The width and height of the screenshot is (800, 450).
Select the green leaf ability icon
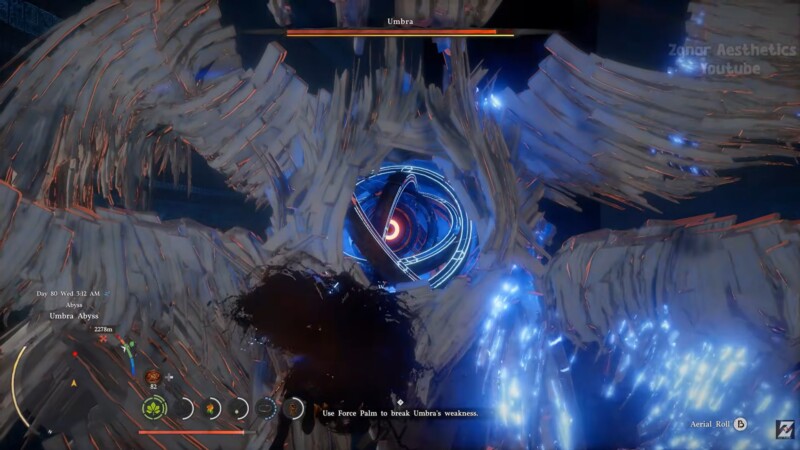point(153,408)
